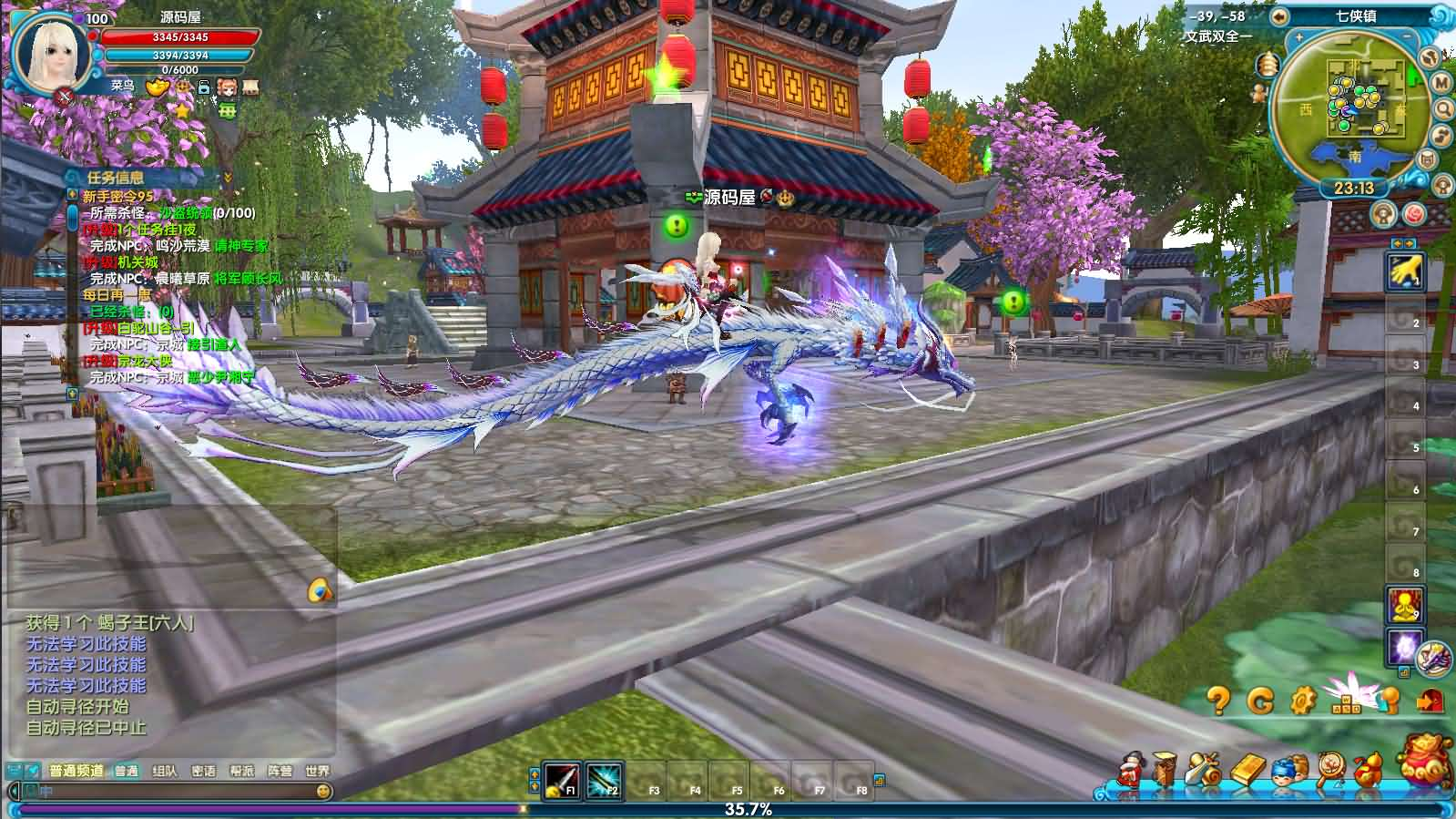Collapse the 任务信息 quest tracker

(228, 177)
